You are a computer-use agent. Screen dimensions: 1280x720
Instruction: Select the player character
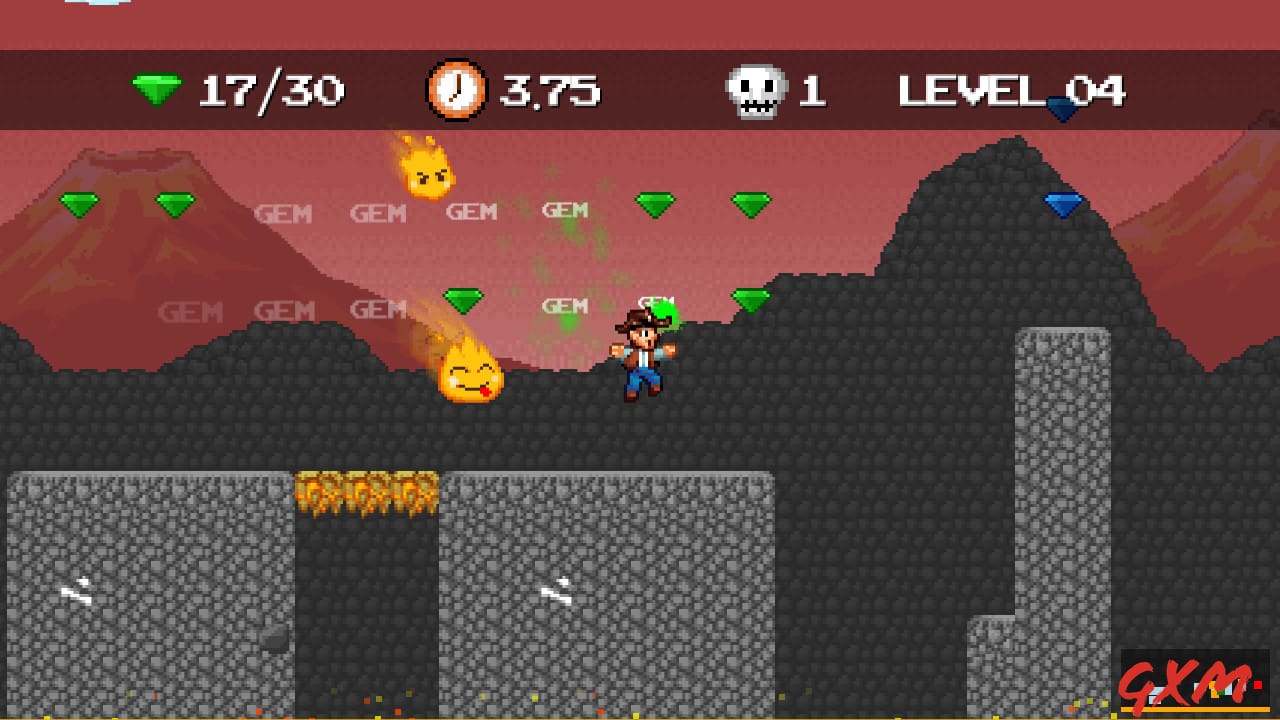[645, 356]
